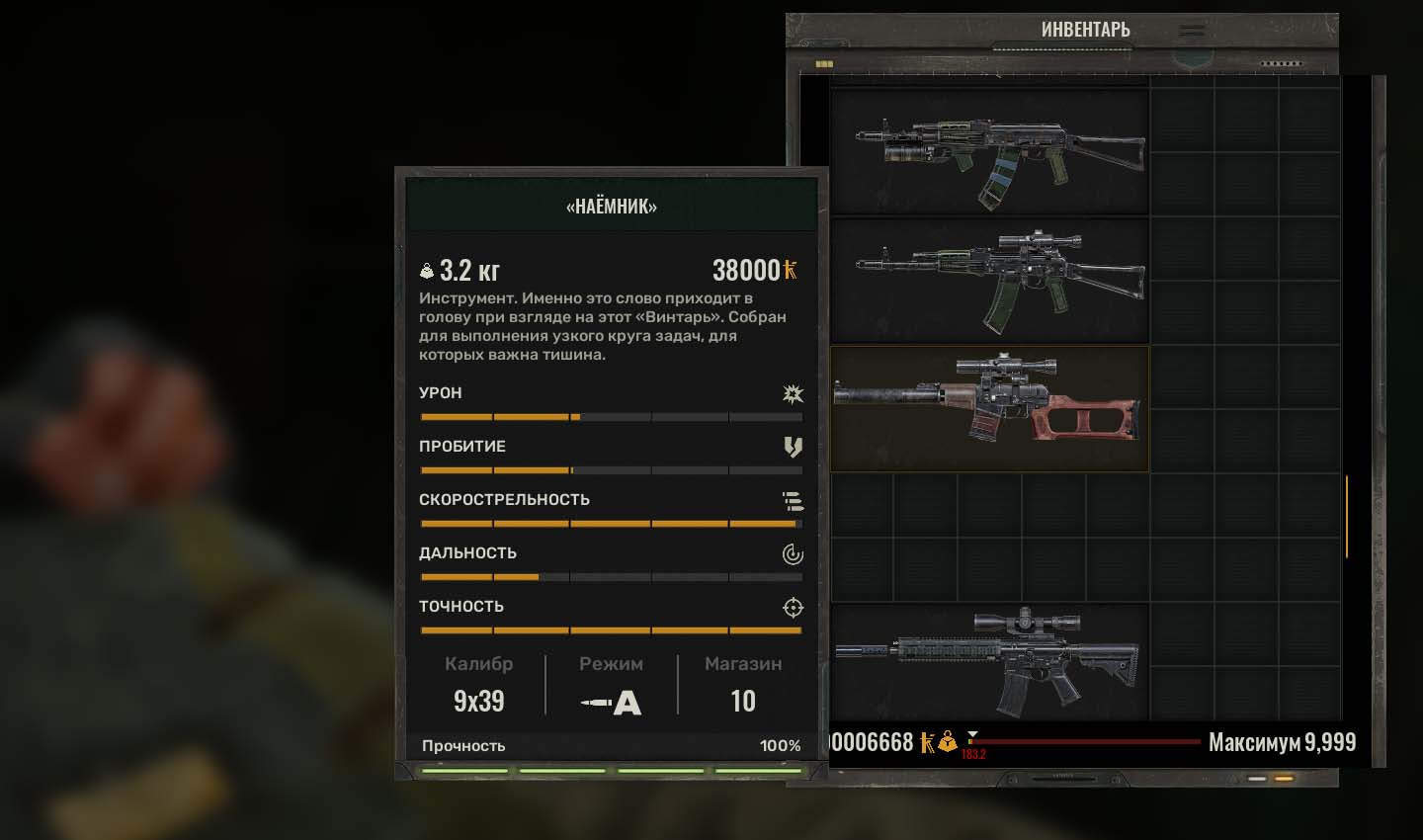Select the scoped black M4-style carbine

(989, 662)
